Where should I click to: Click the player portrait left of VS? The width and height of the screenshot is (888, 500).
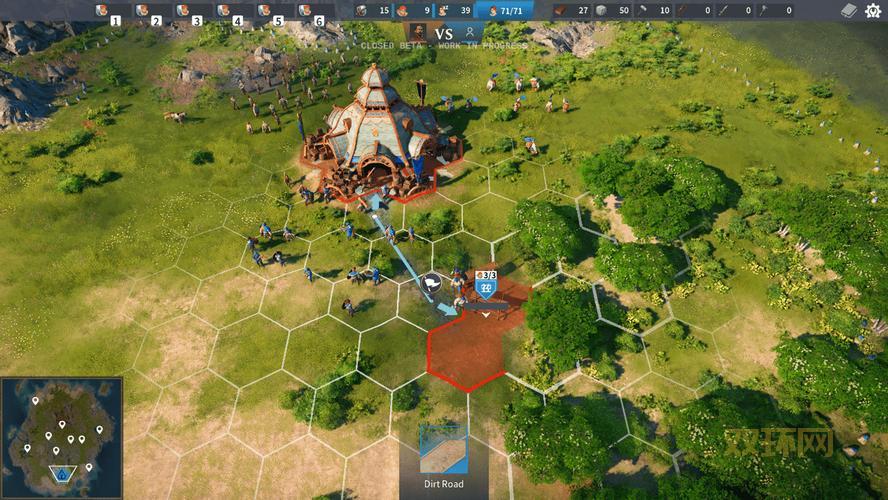pyautogui.click(x=418, y=32)
